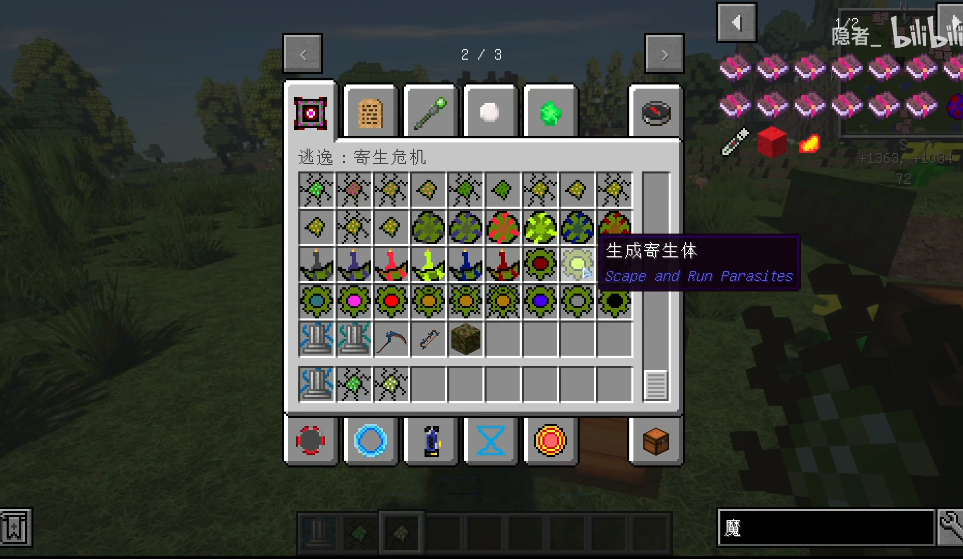Image resolution: width=963 pixels, height=559 pixels.
Task: Open the stone tablet tab
Action: click(x=371, y=112)
